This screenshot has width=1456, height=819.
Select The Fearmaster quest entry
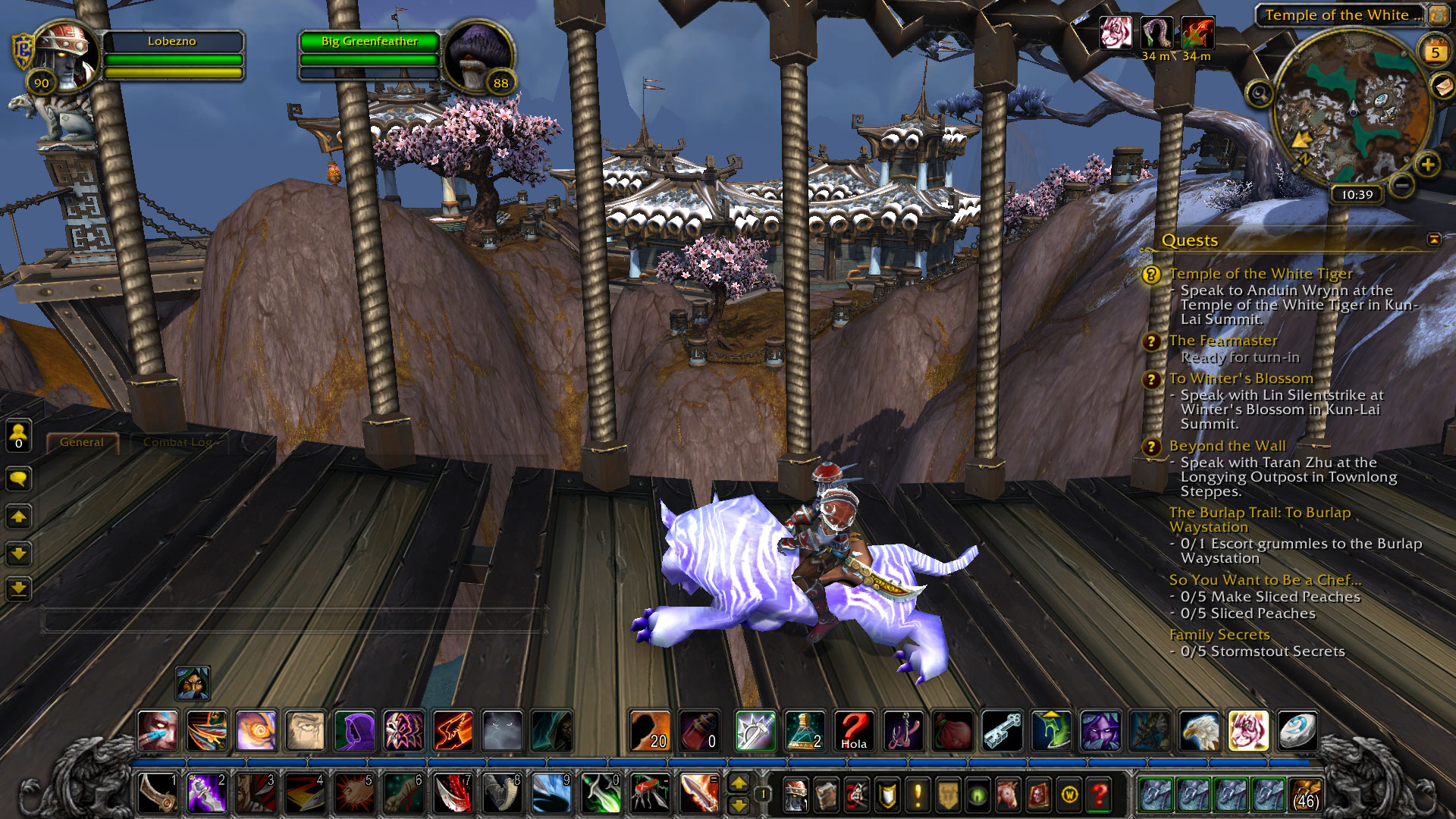click(x=1222, y=340)
